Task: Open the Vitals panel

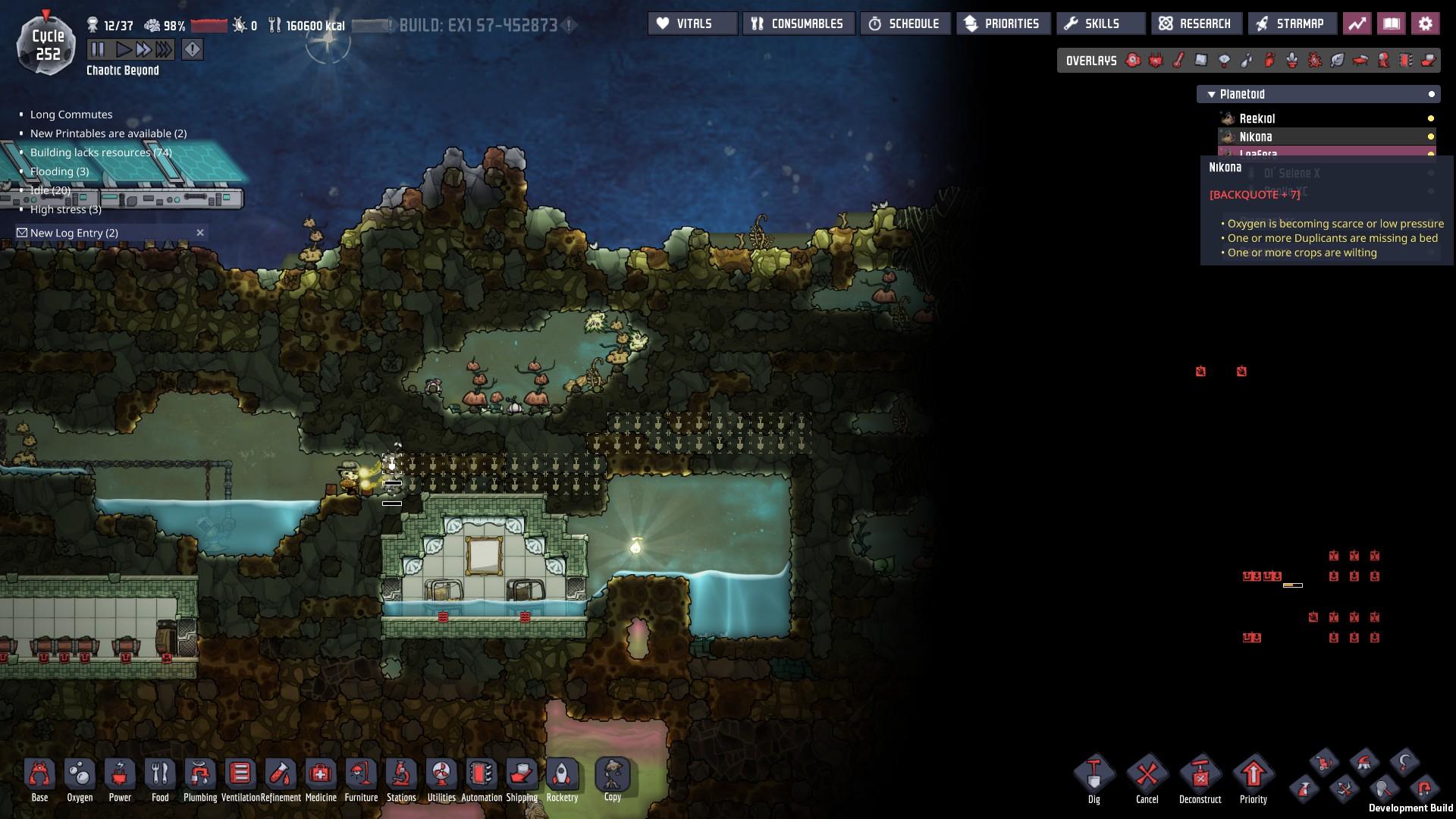Action: click(x=692, y=24)
